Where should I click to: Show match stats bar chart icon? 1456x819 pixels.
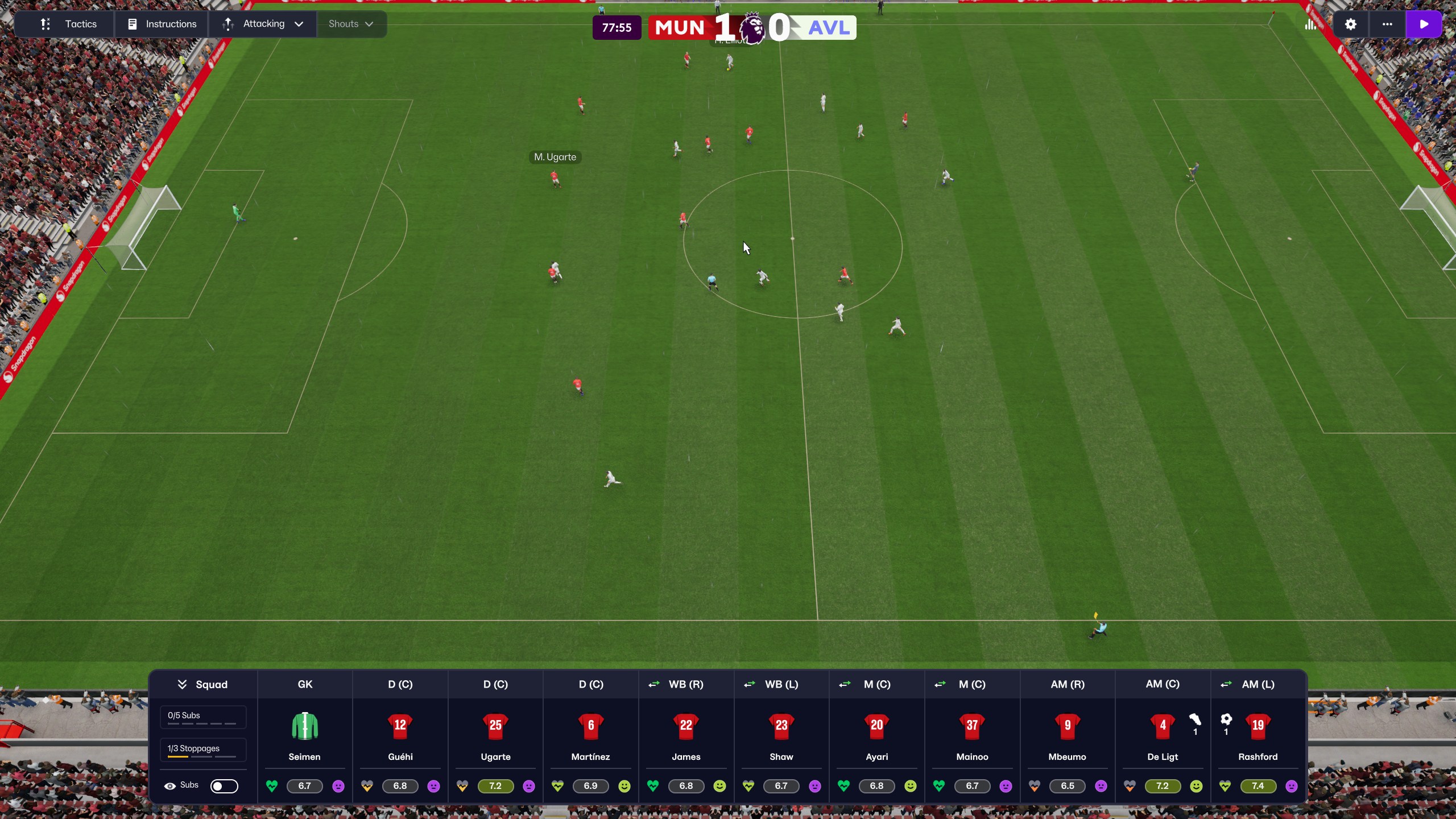1310,24
